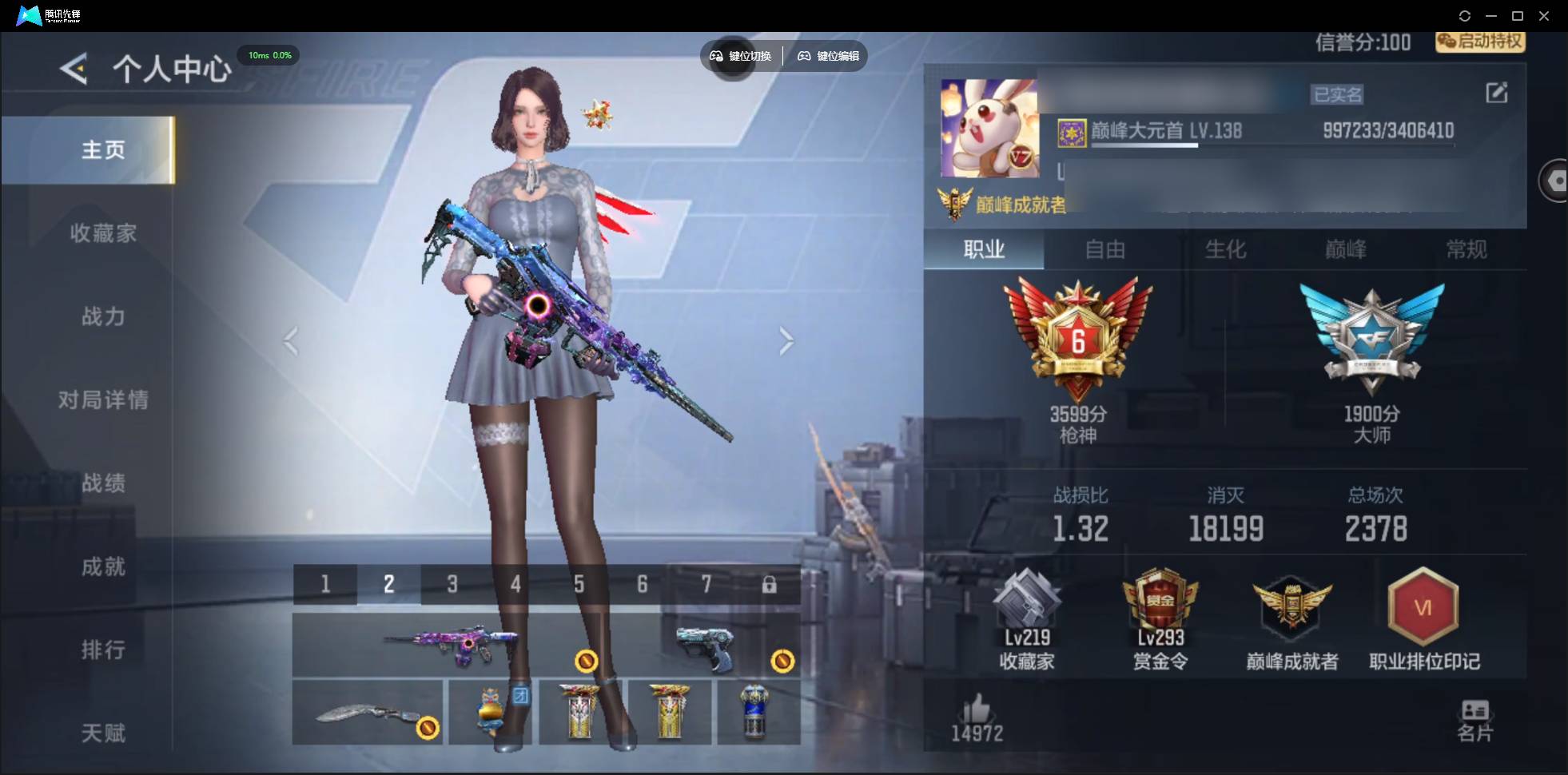The image size is (1568, 775).
Task: Select weapon slot 2
Action: point(388,584)
